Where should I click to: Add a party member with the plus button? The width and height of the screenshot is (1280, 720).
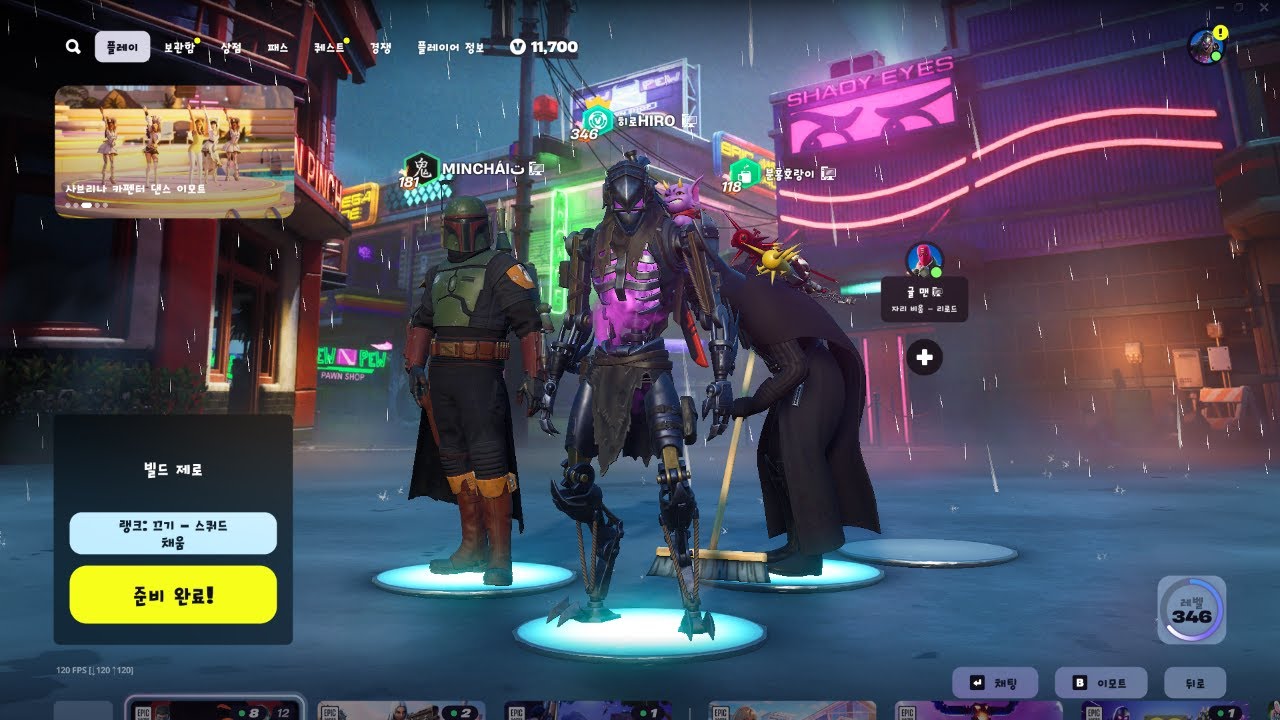tap(924, 357)
